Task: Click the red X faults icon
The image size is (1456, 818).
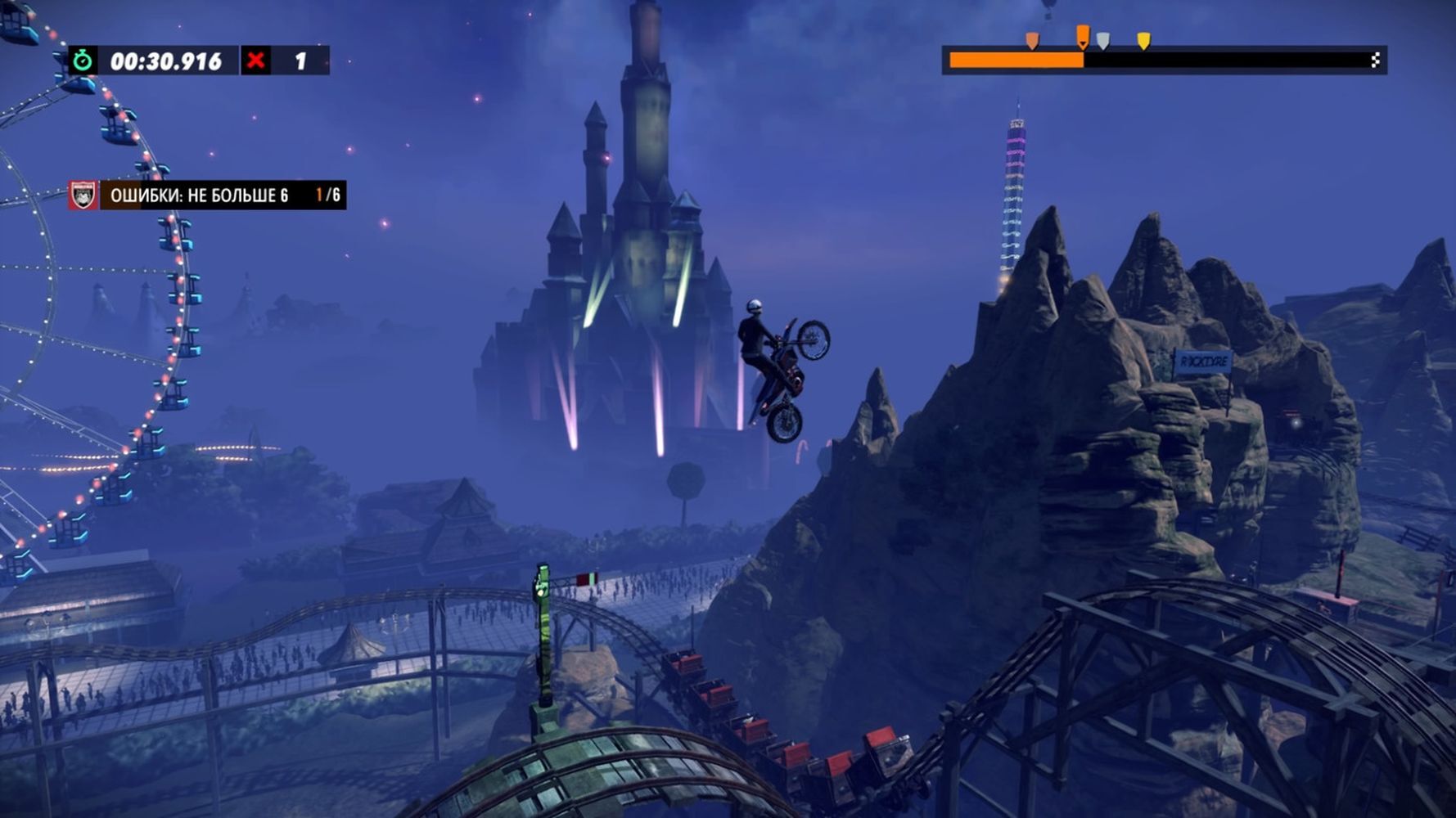Action: click(256, 61)
